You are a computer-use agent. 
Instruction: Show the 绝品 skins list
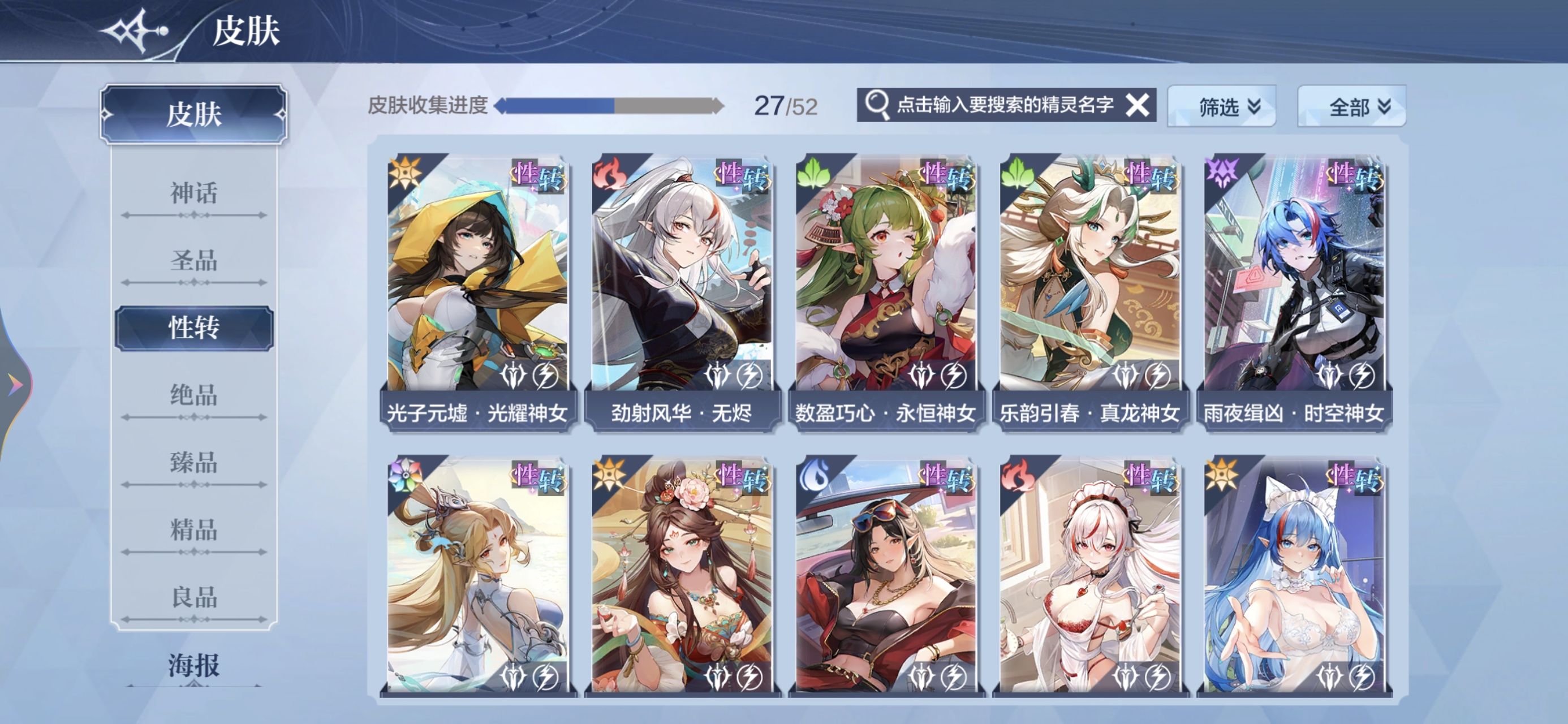pyautogui.click(x=193, y=396)
